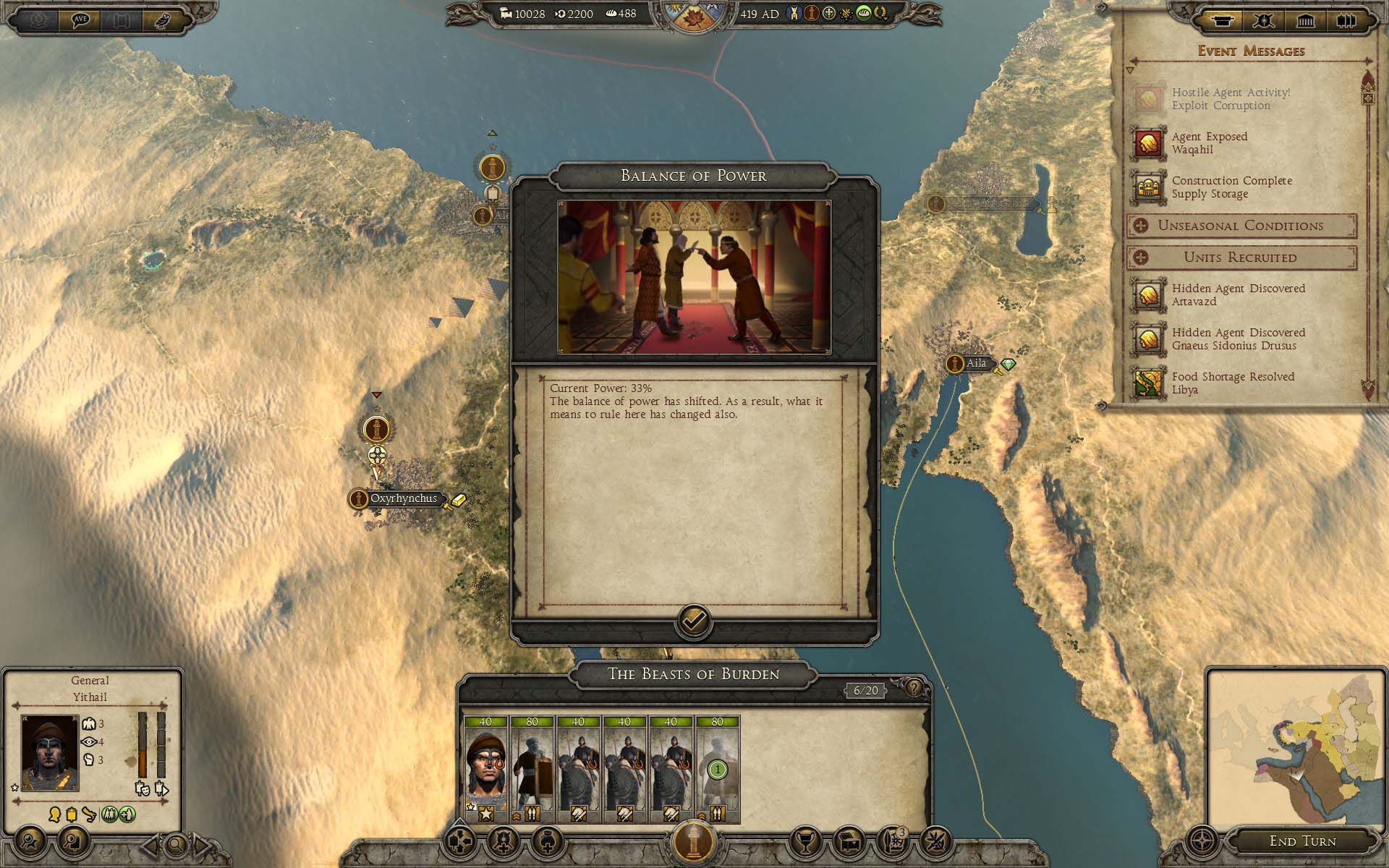Open Food Shortage Resolved Libya message
Image resolution: width=1389 pixels, height=868 pixels.
1233,383
